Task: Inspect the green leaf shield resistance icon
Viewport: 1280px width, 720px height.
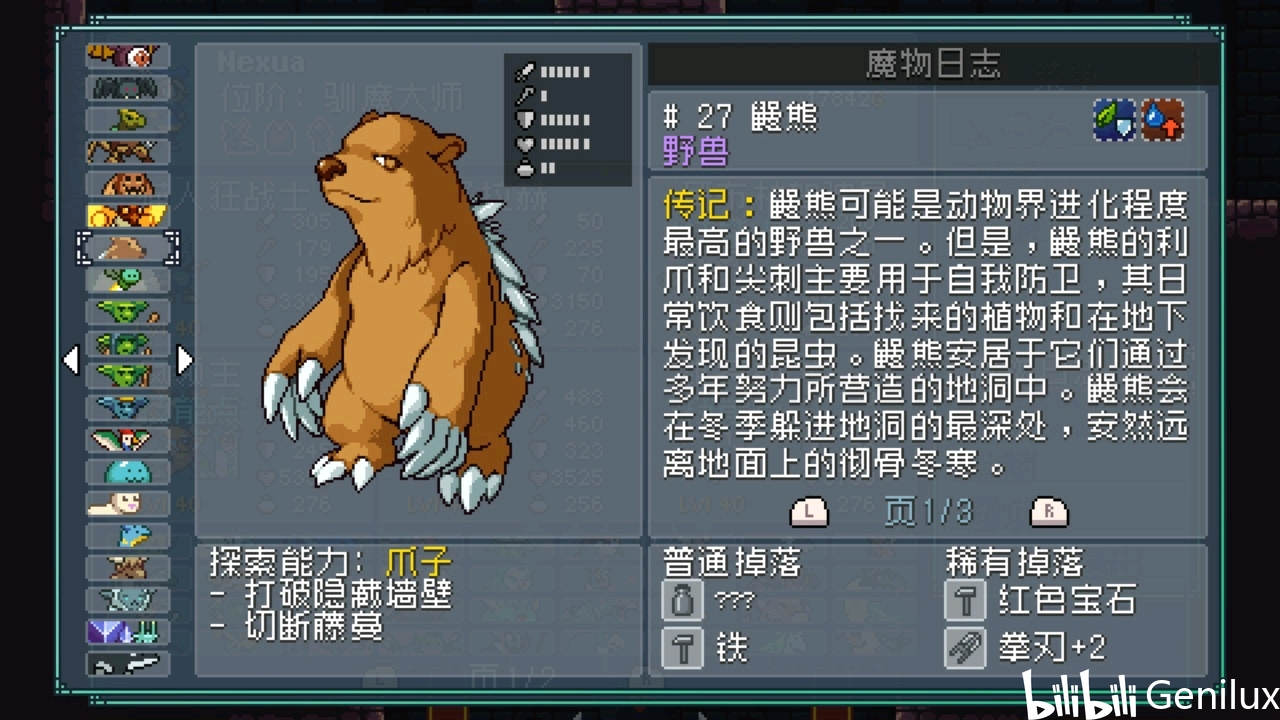Action: (1114, 120)
